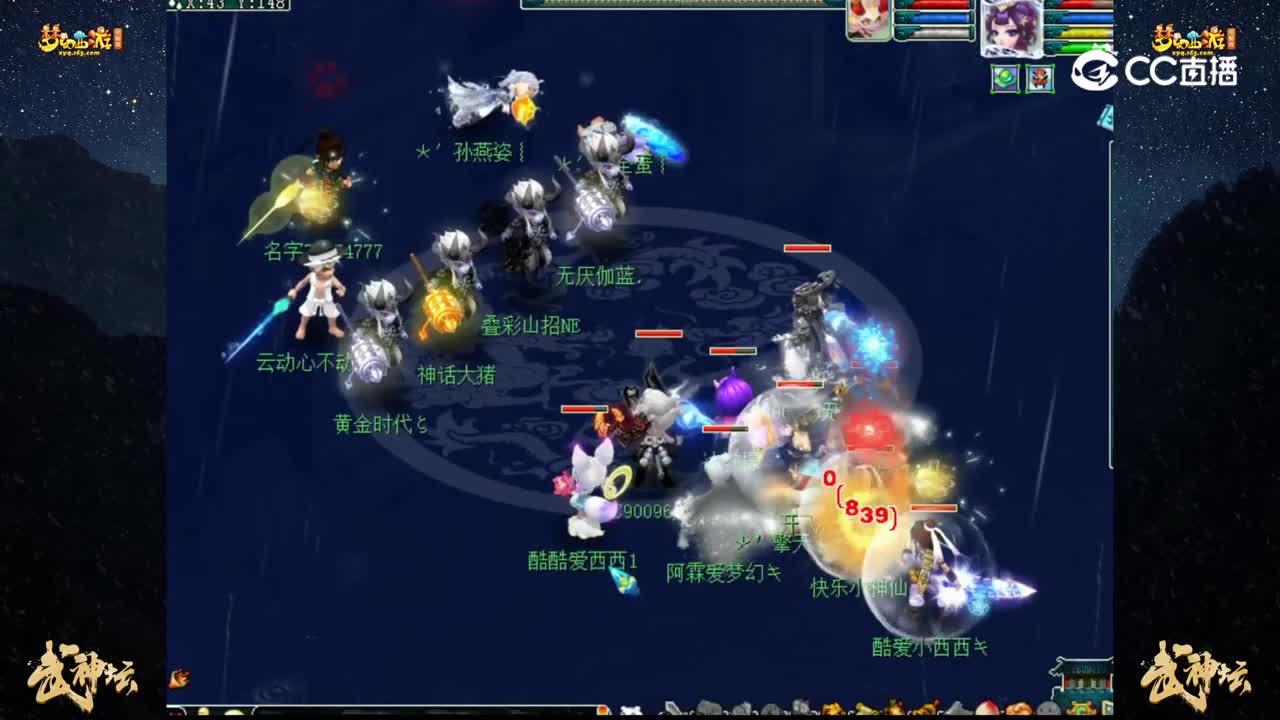Click the peach item icon in bottom row
The image size is (1280, 720).
point(987,708)
